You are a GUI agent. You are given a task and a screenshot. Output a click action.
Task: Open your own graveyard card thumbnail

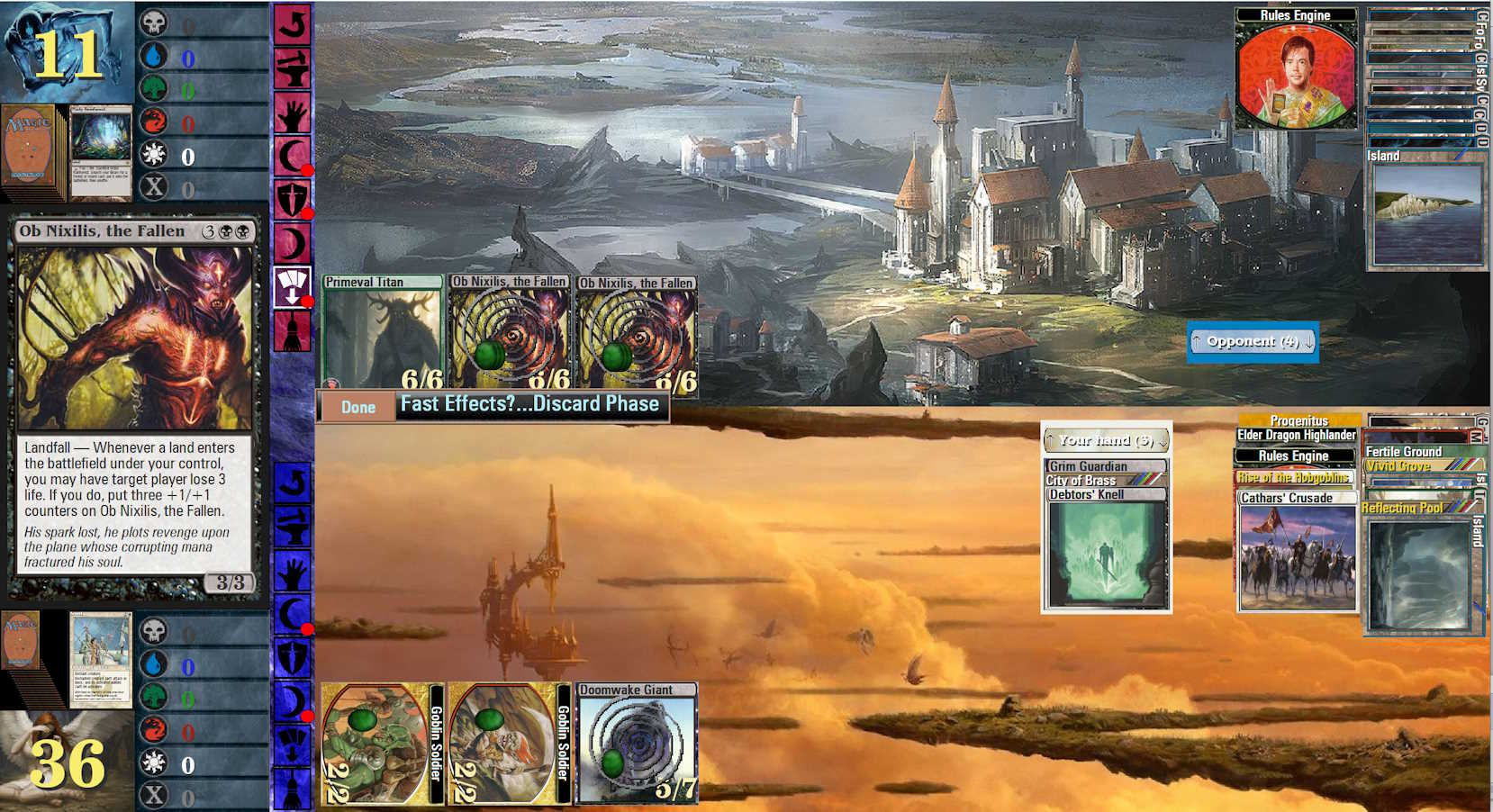click(101, 660)
